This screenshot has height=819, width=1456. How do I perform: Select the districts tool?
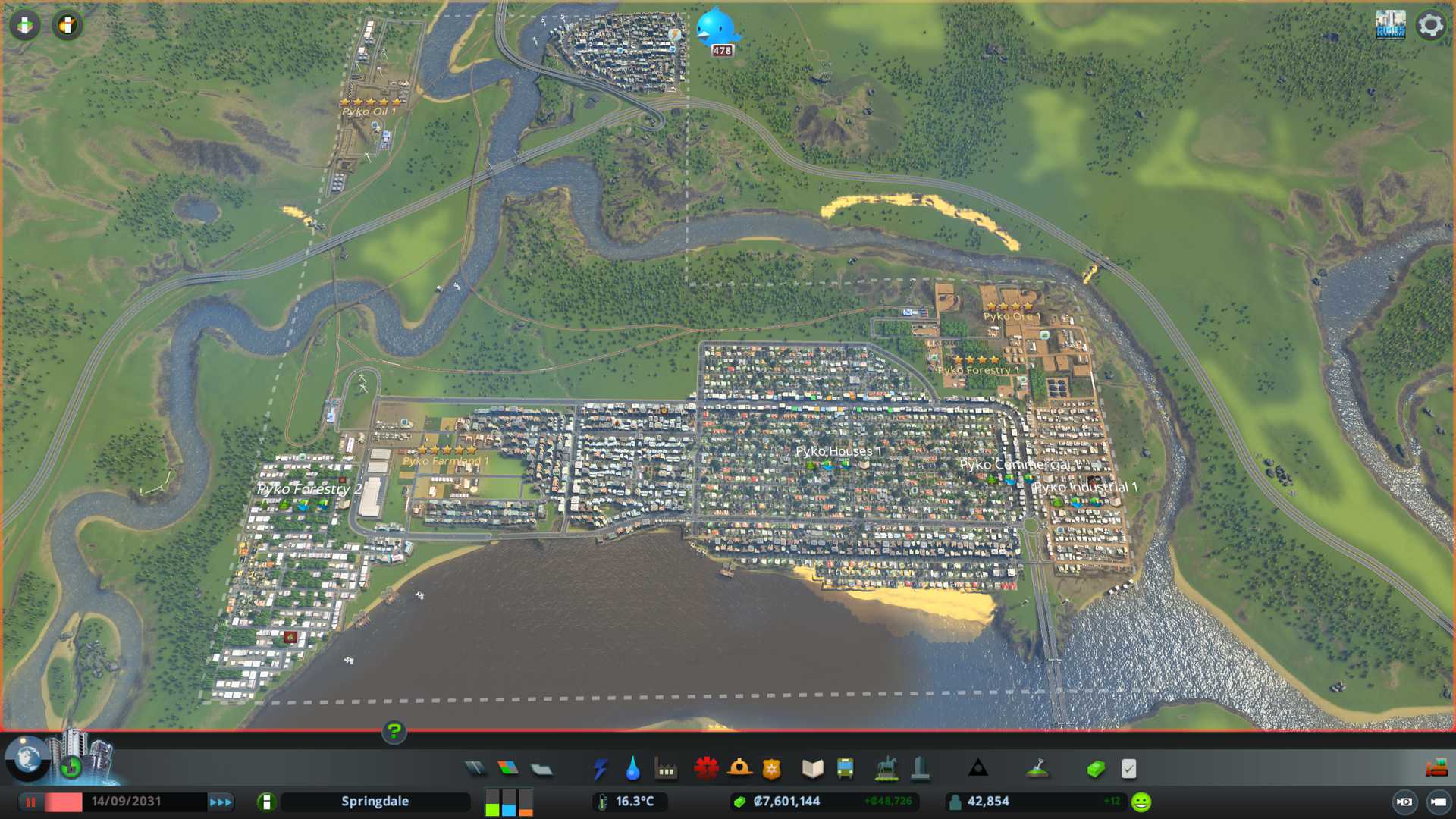[541, 769]
